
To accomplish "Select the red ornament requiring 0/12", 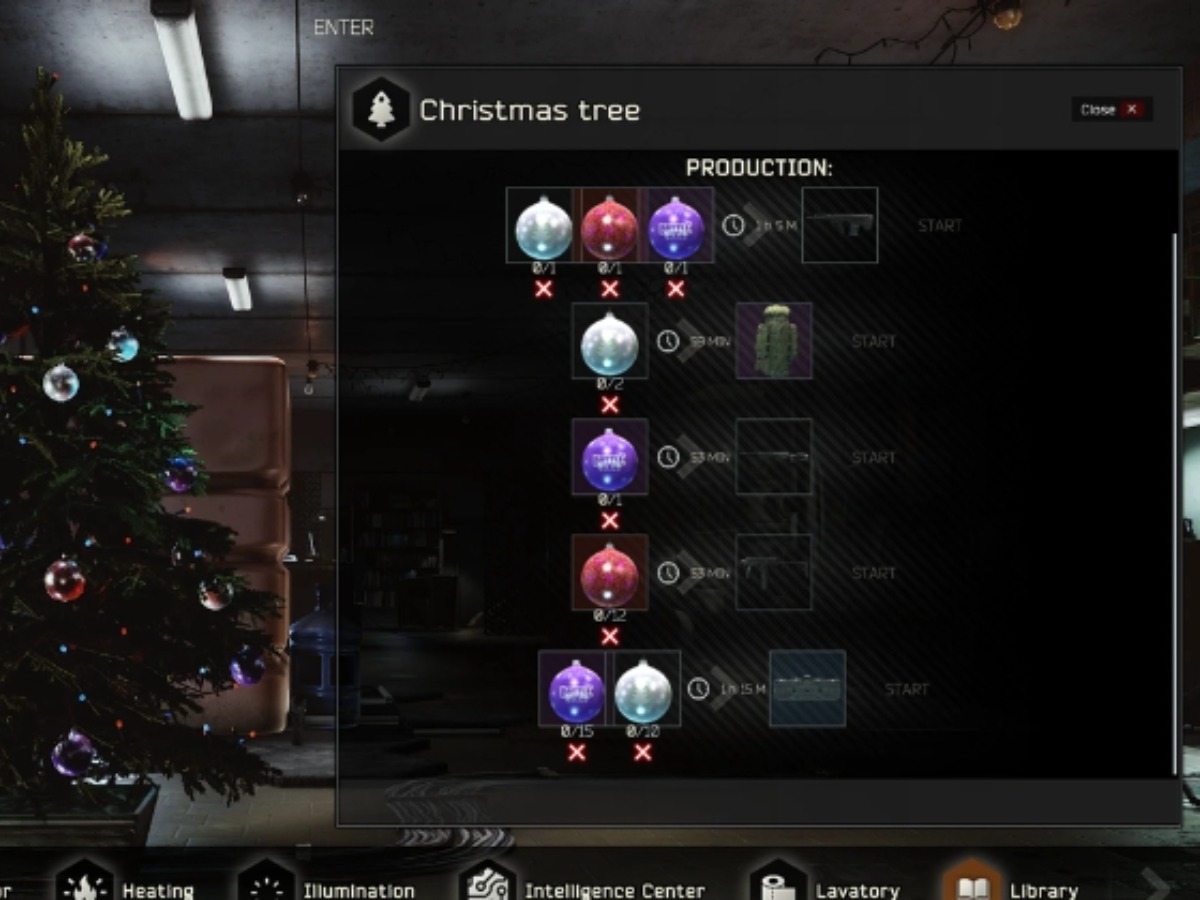I will tap(610, 573).
